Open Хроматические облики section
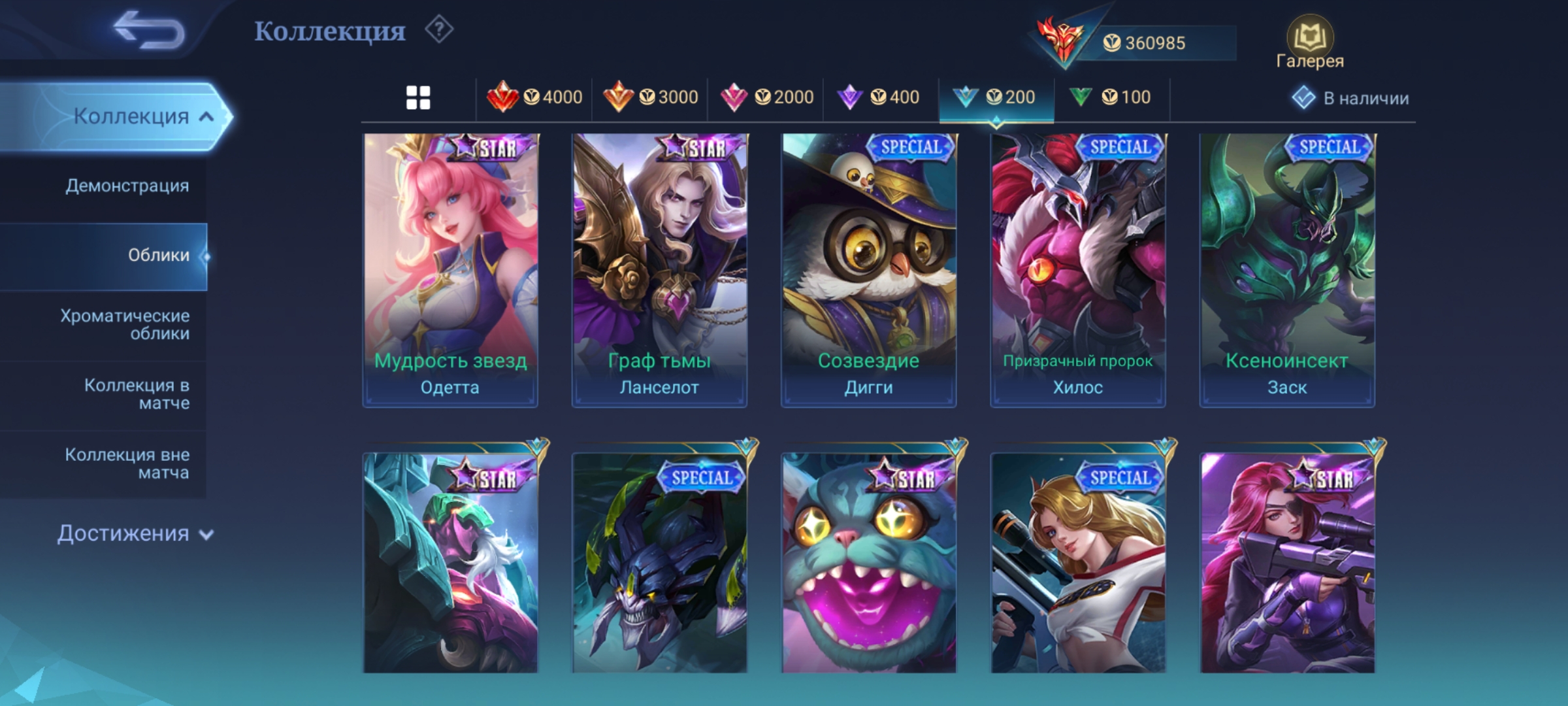1568x706 pixels. pos(125,325)
